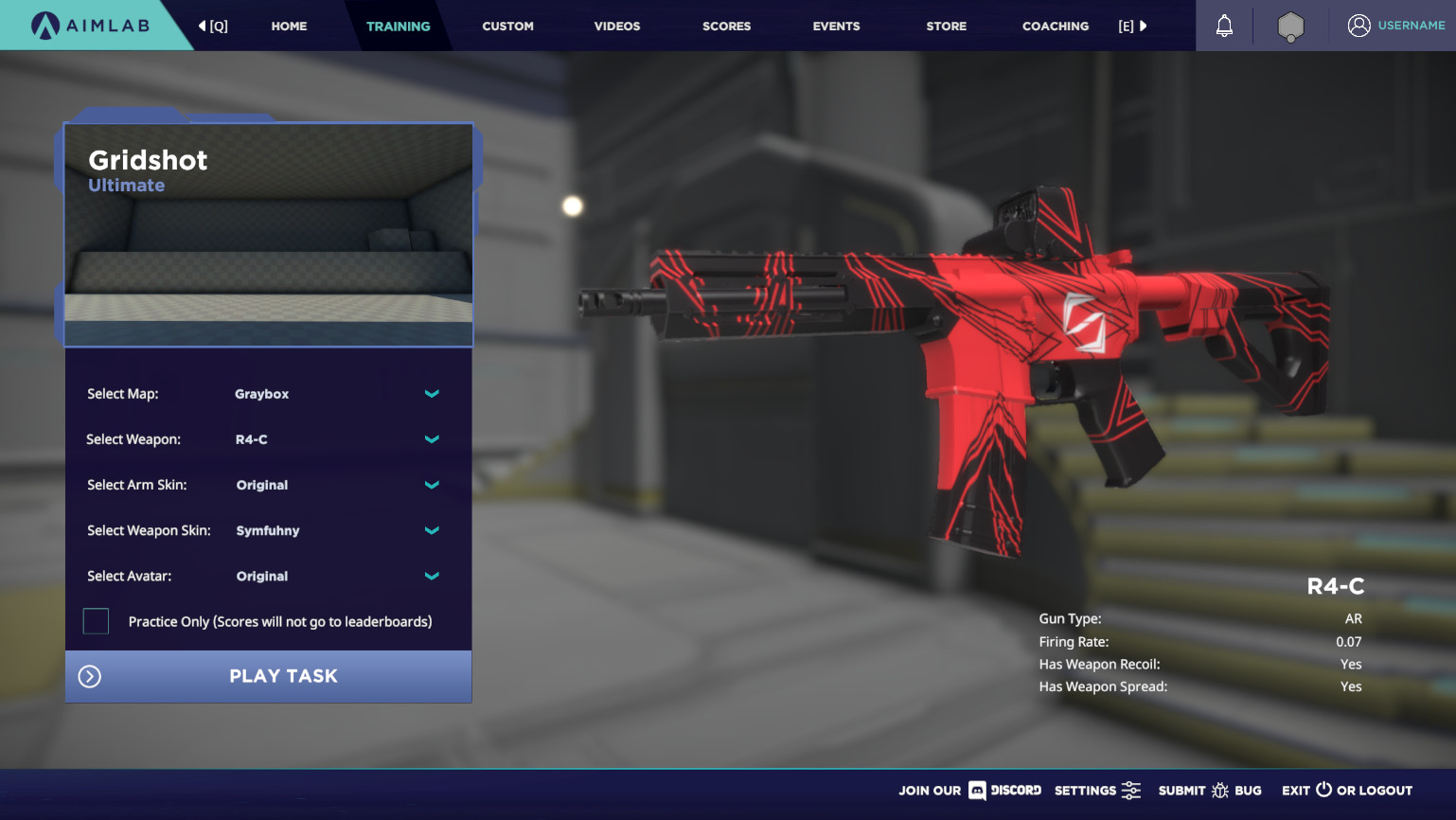
Task: Submit a bug using the bug icon
Action: point(1222,790)
